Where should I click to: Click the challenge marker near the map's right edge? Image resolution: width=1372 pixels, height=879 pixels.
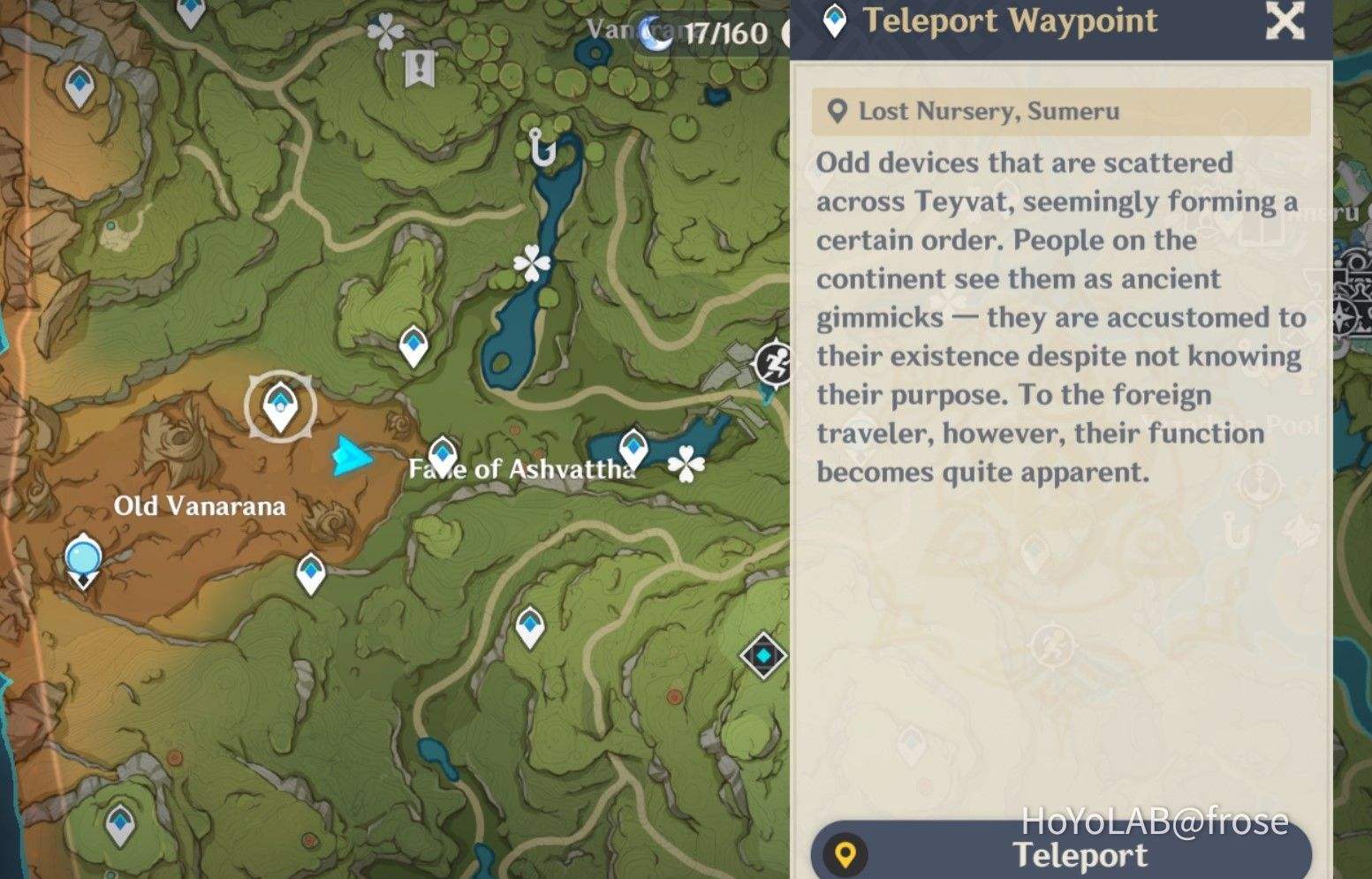[772, 364]
